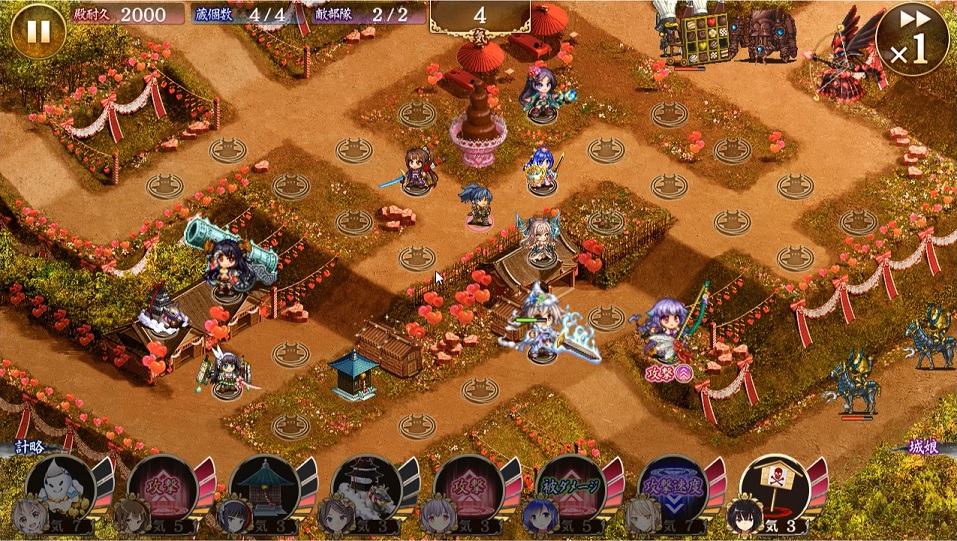This screenshot has width=957, height=541.
Task: Use the teal-roofed shrine stratagem
Action: 264,486
